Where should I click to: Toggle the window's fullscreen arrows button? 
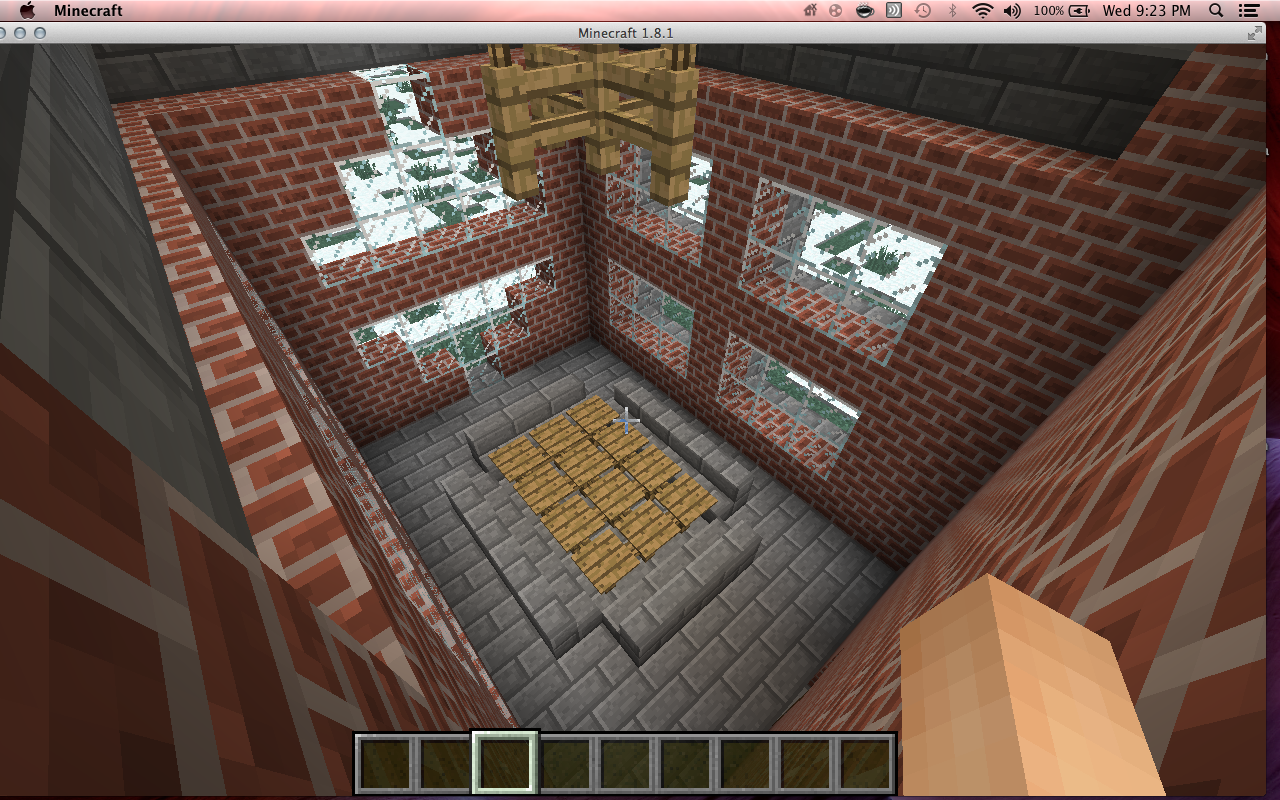tap(1255, 33)
